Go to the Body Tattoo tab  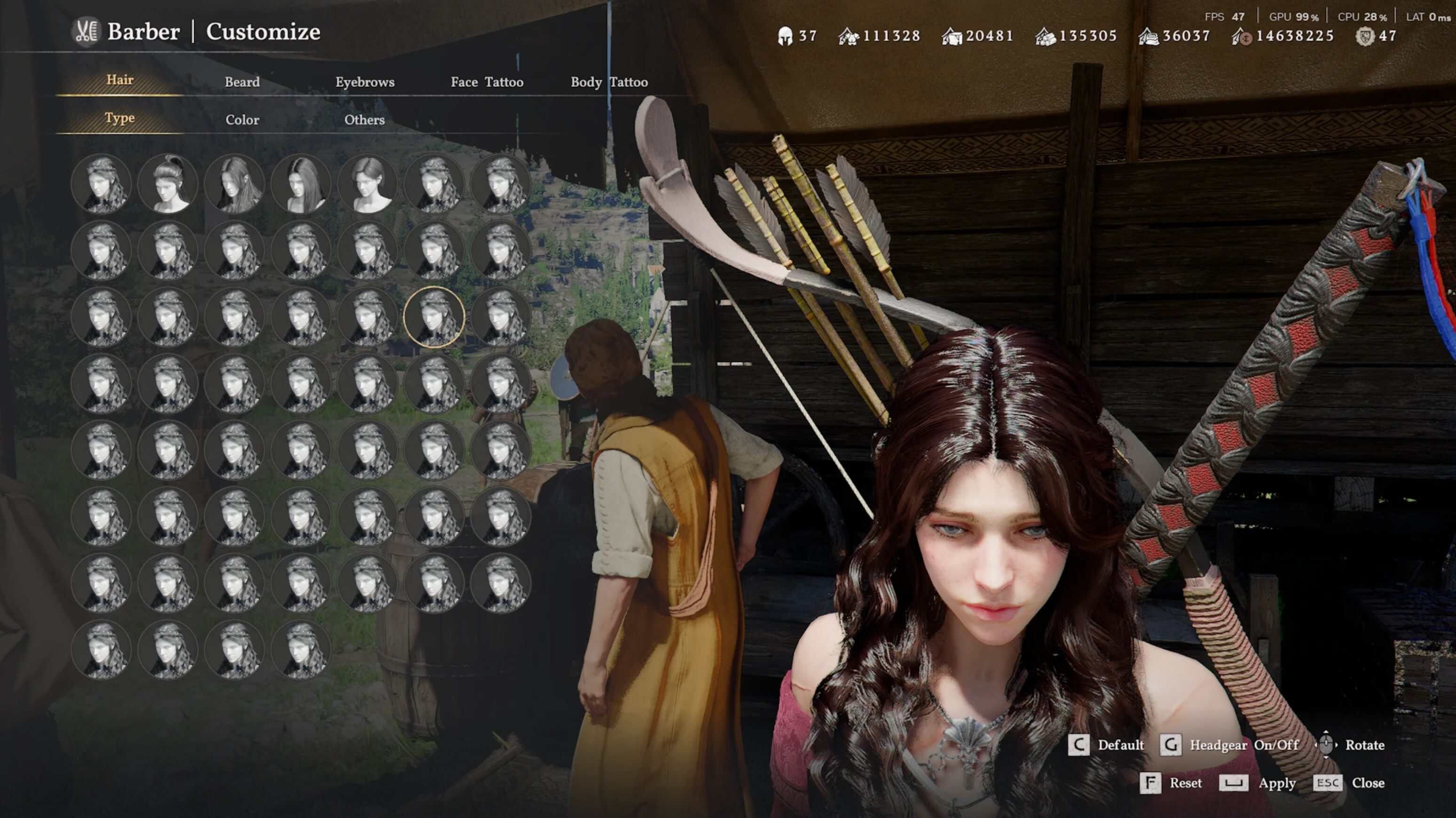click(x=609, y=82)
